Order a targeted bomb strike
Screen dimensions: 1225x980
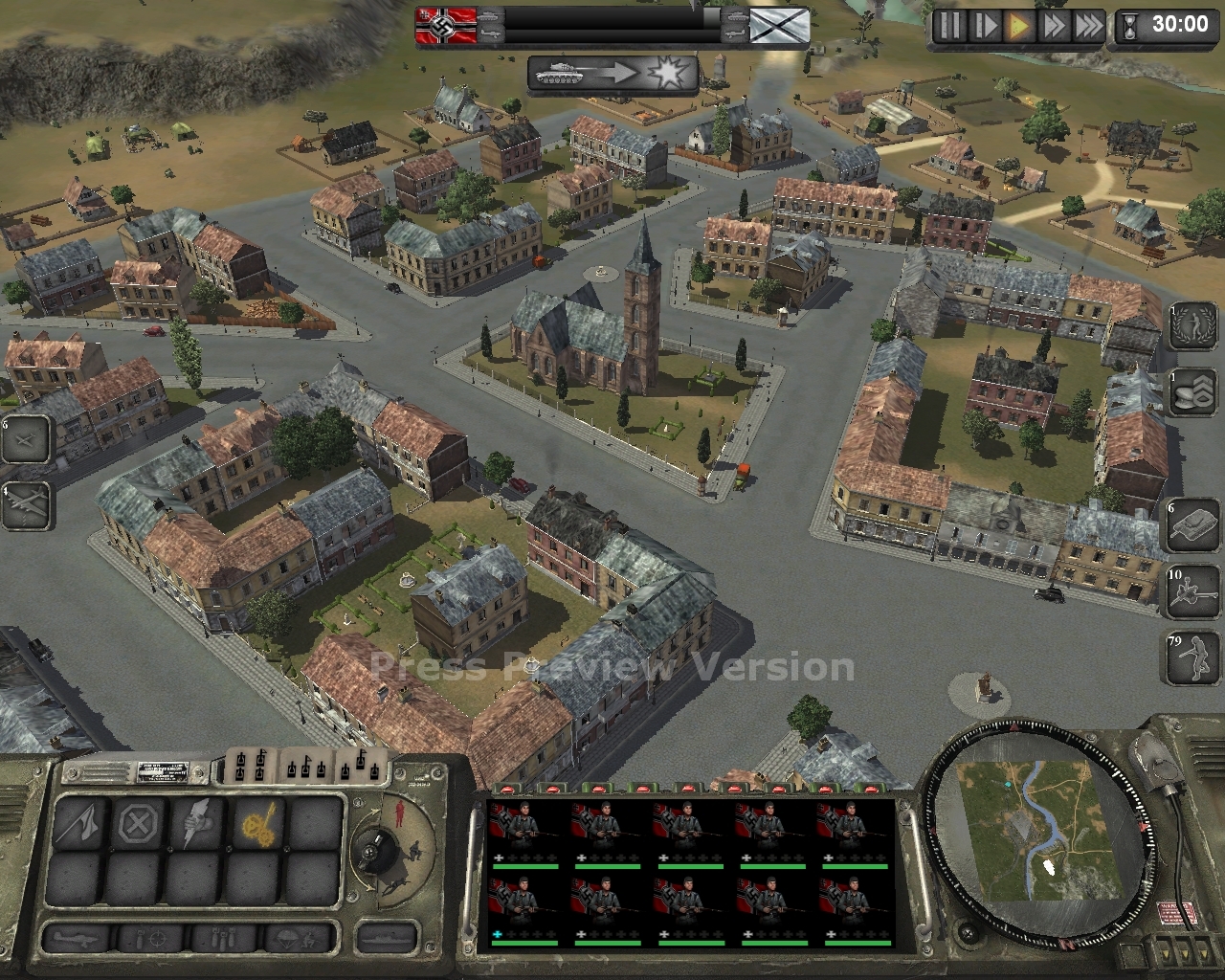tap(150, 938)
